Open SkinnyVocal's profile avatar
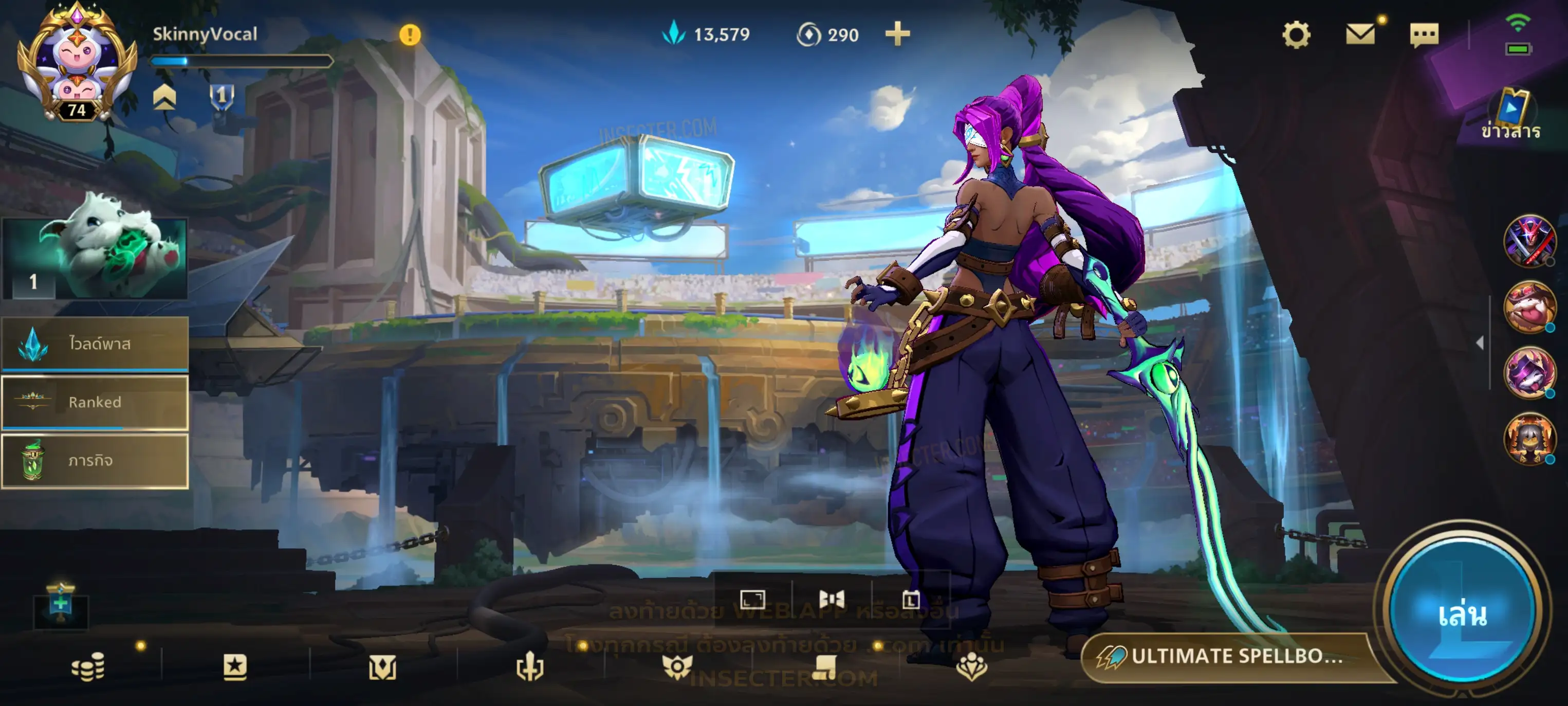Screen dimensions: 1568x706 pyautogui.click(x=77, y=61)
